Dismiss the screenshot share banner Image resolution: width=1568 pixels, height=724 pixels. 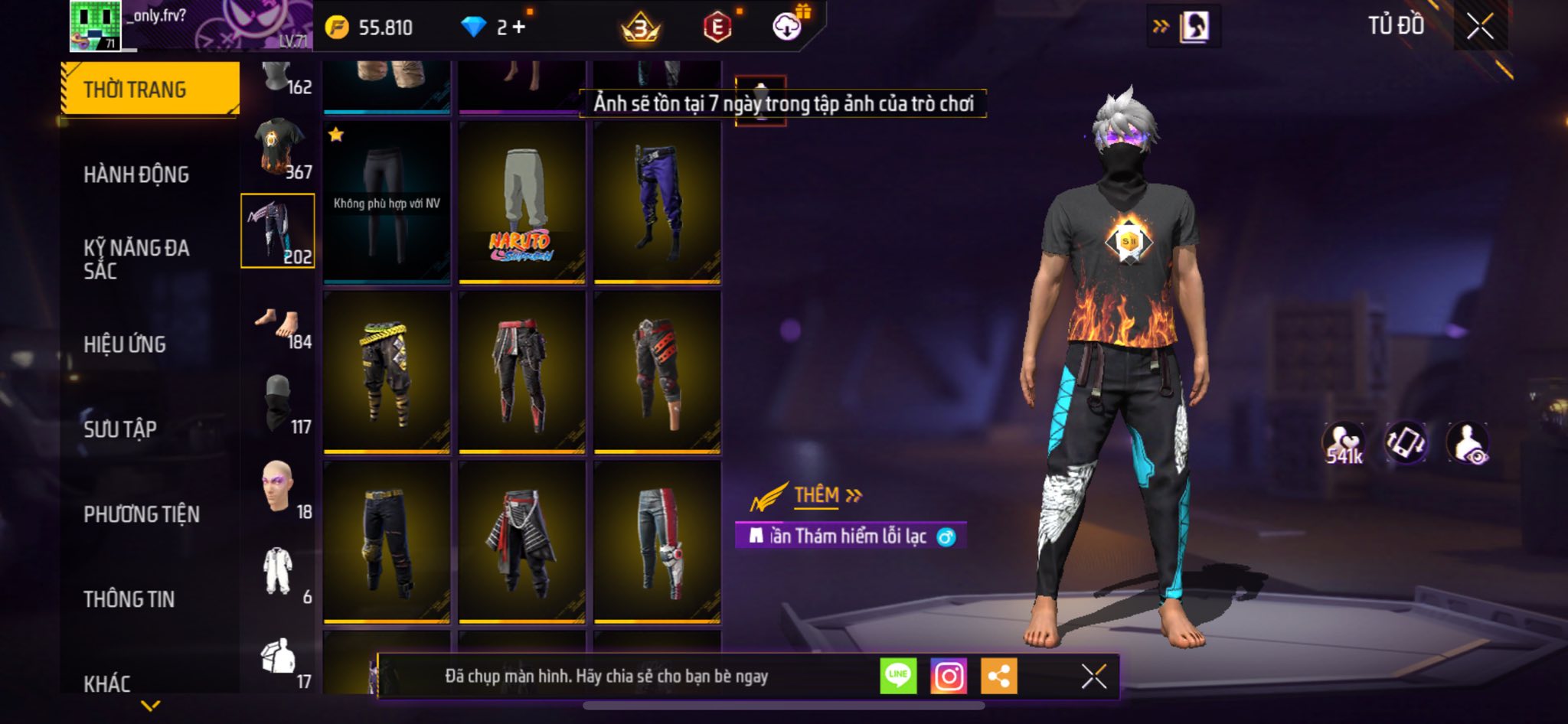pos(1093,677)
